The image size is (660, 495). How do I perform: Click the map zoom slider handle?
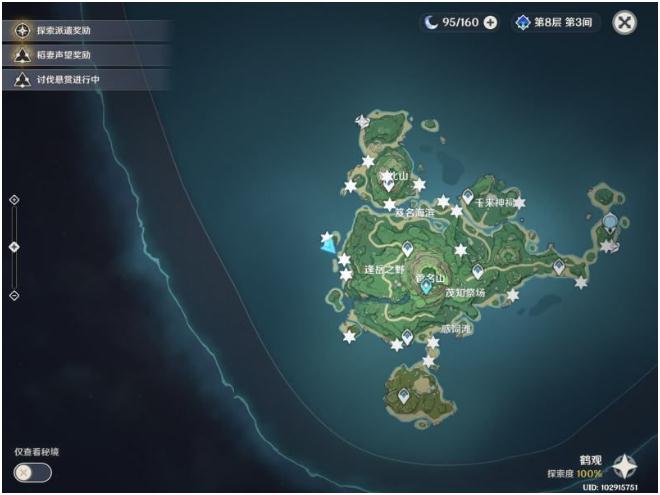coord(14,246)
